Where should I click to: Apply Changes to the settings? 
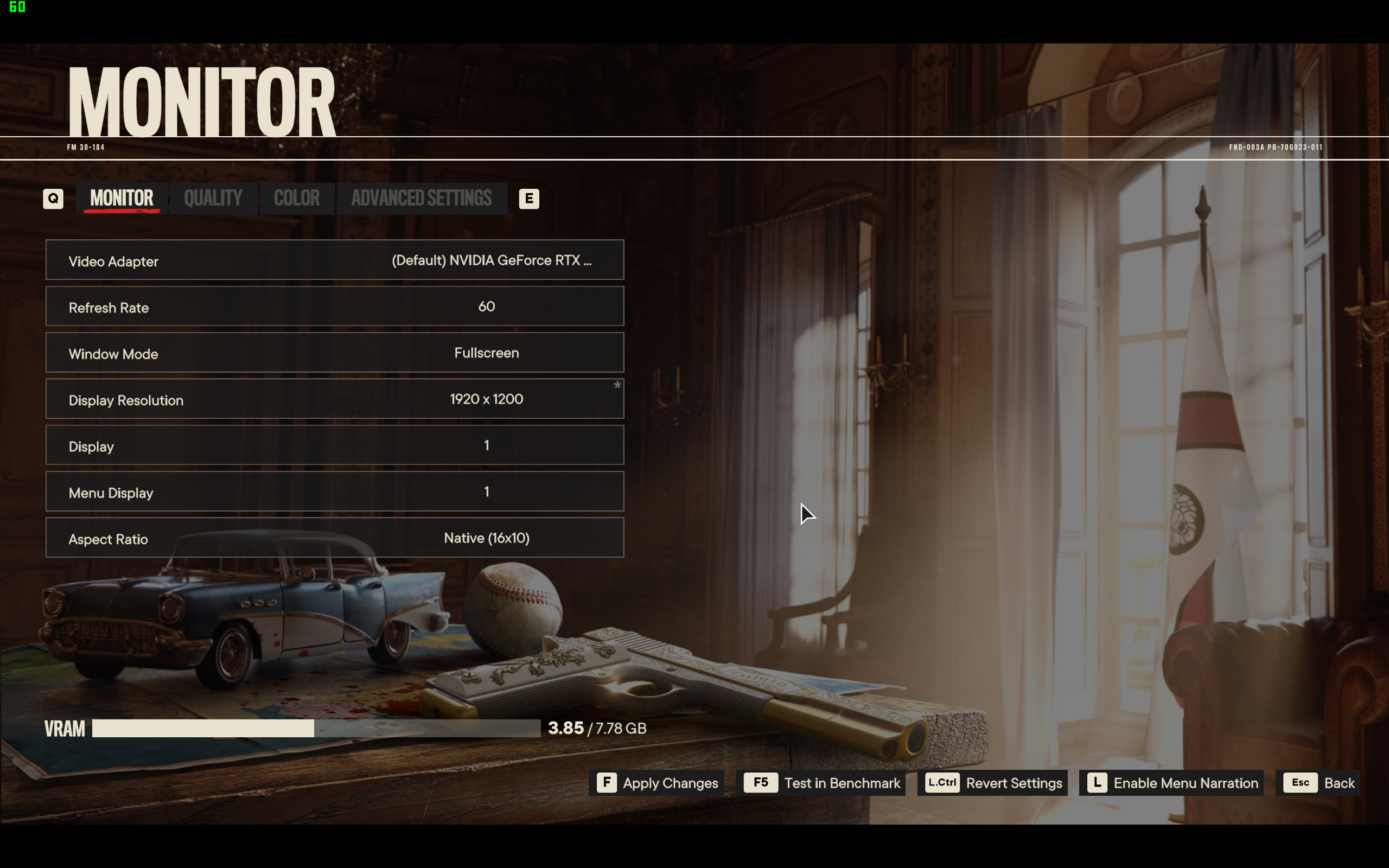(x=657, y=783)
